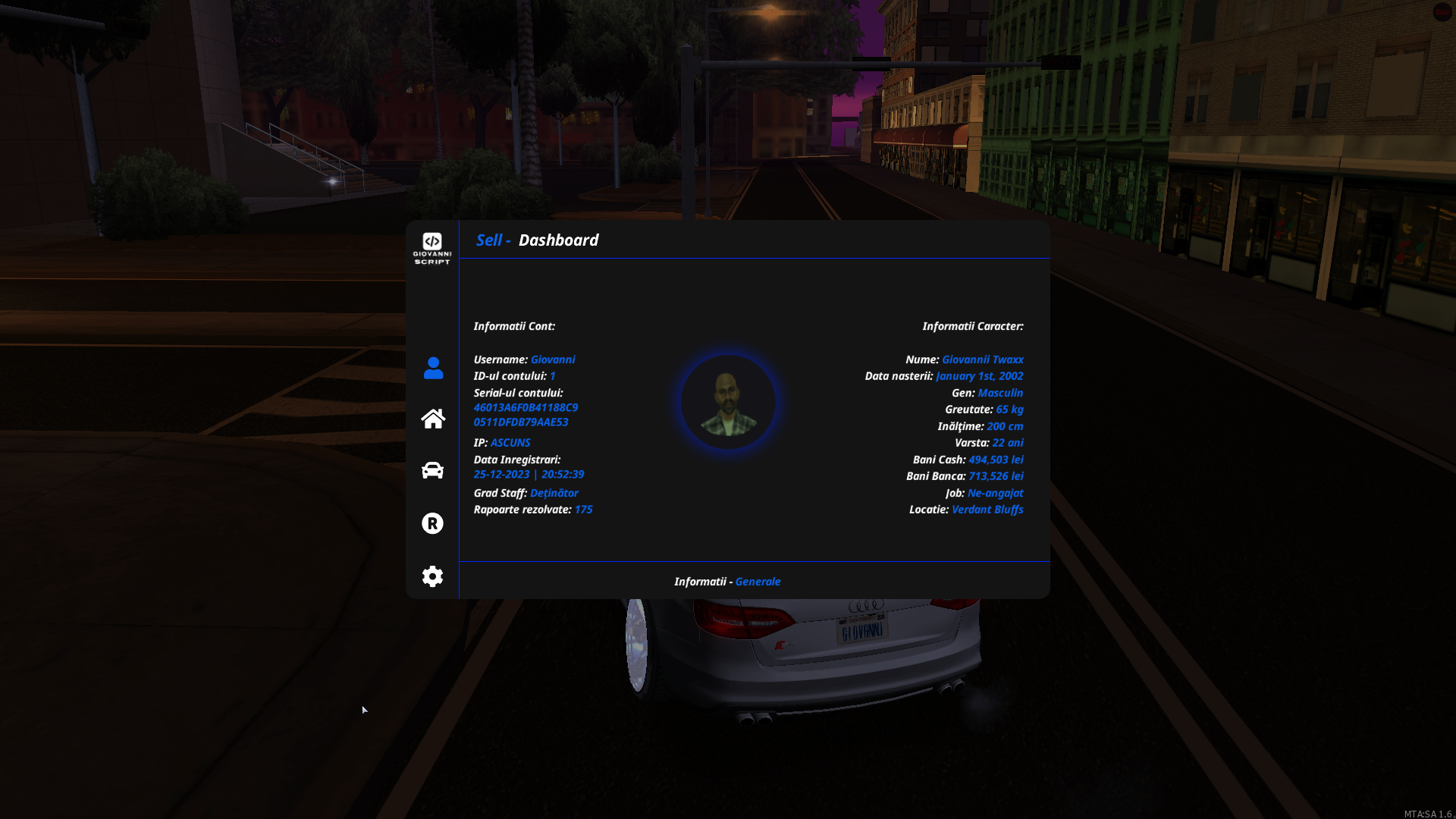
Task: Click the R reports icon in sidebar
Action: (x=432, y=523)
